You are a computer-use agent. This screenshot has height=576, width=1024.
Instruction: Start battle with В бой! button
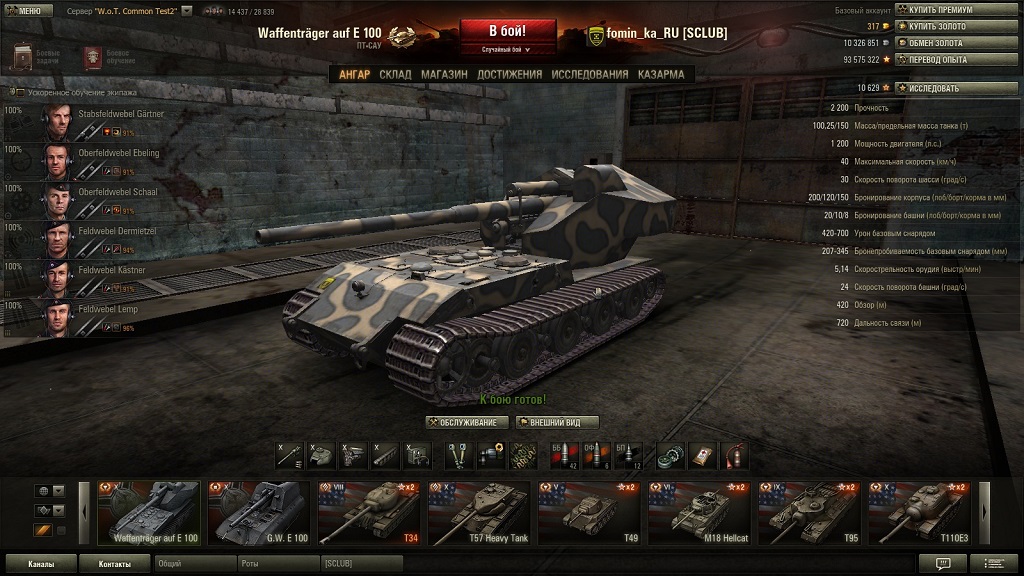pos(507,30)
